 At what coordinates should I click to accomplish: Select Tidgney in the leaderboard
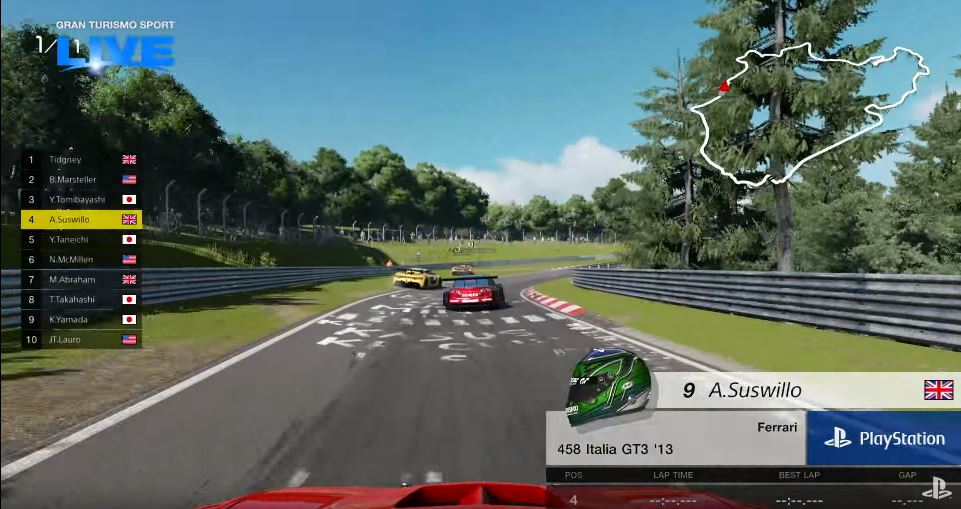pos(80,159)
